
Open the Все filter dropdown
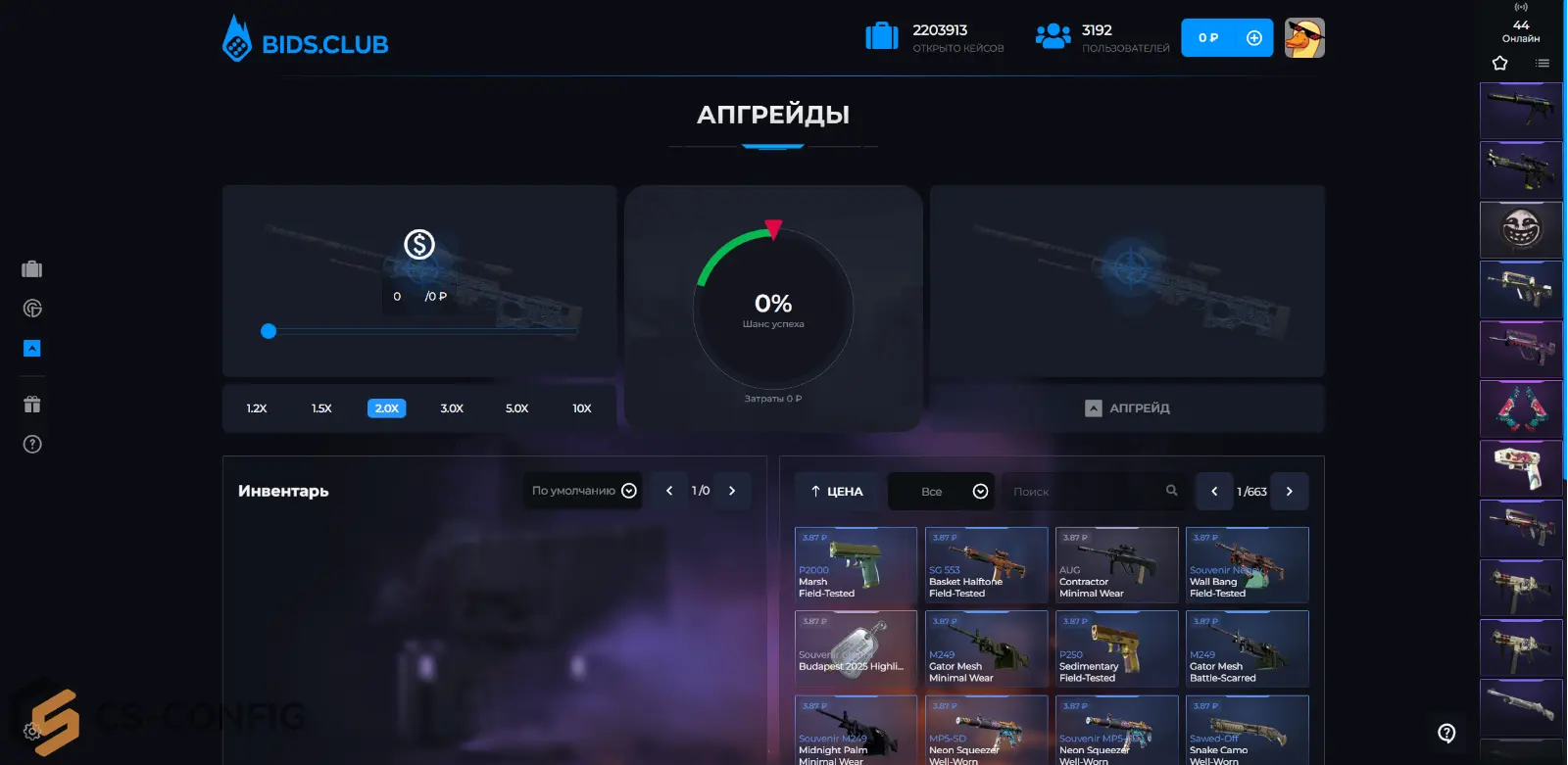coord(941,492)
